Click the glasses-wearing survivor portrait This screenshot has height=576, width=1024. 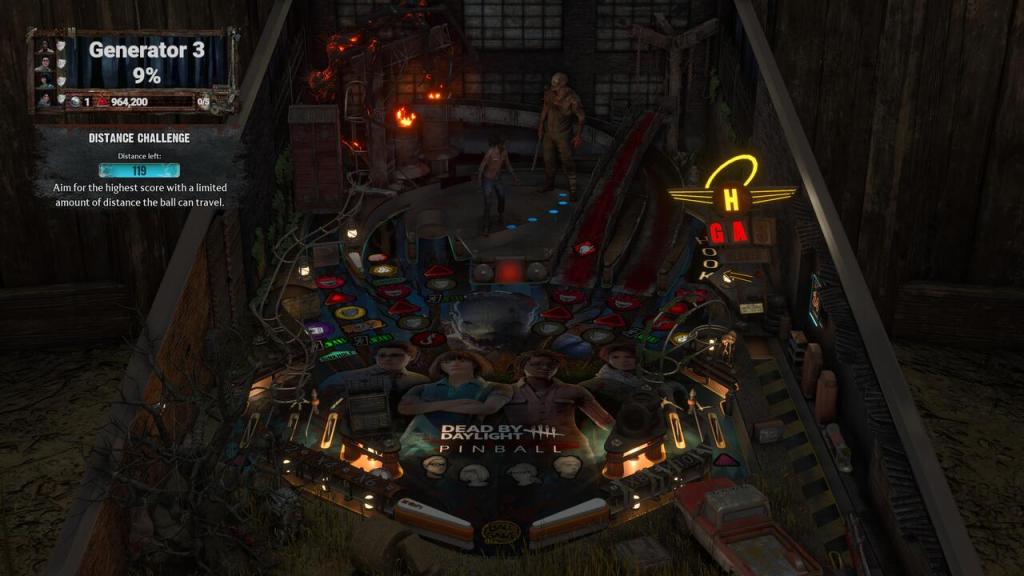coord(44,65)
